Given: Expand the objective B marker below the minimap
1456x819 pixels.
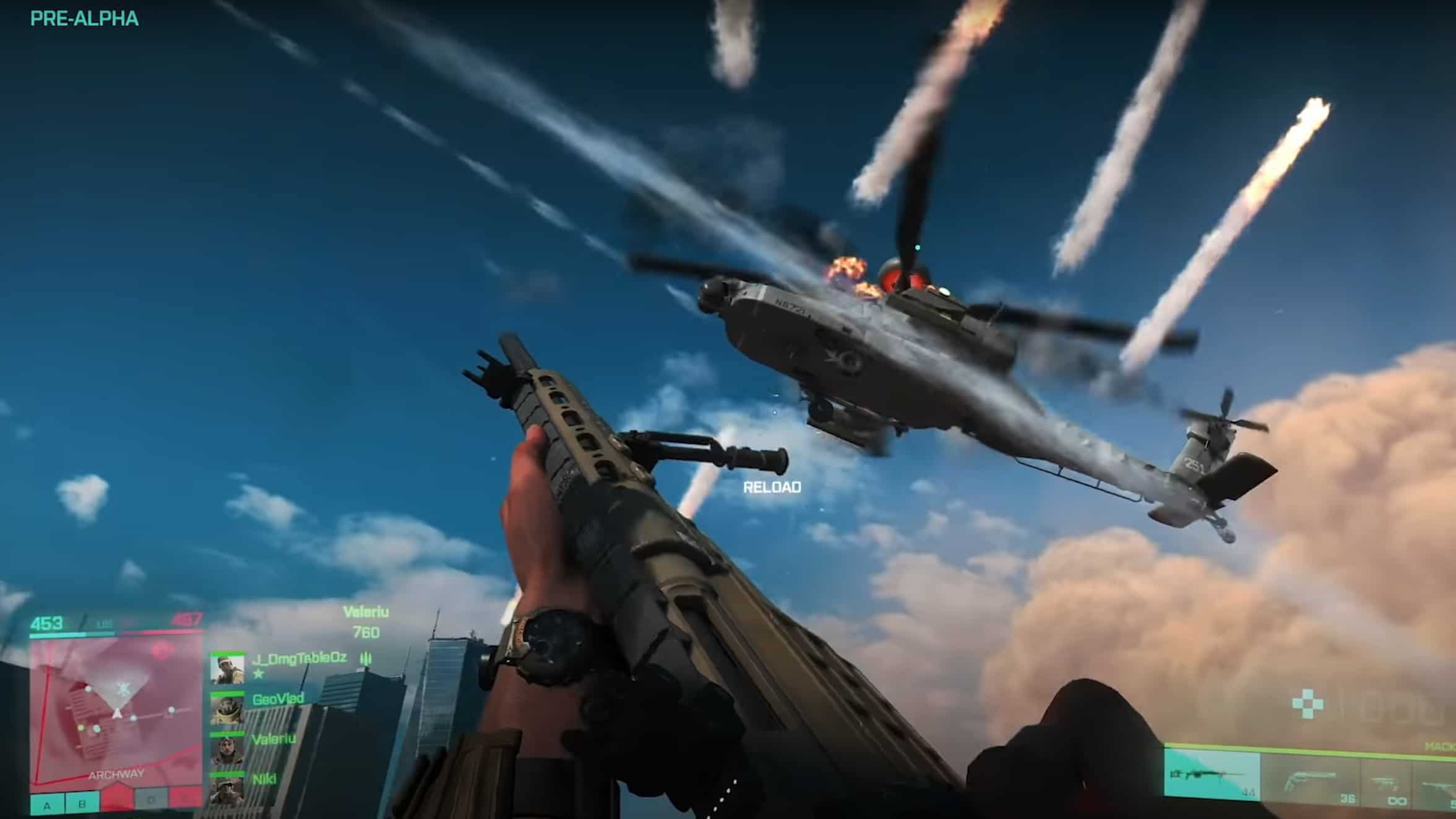Looking at the screenshot, I should [x=81, y=804].
